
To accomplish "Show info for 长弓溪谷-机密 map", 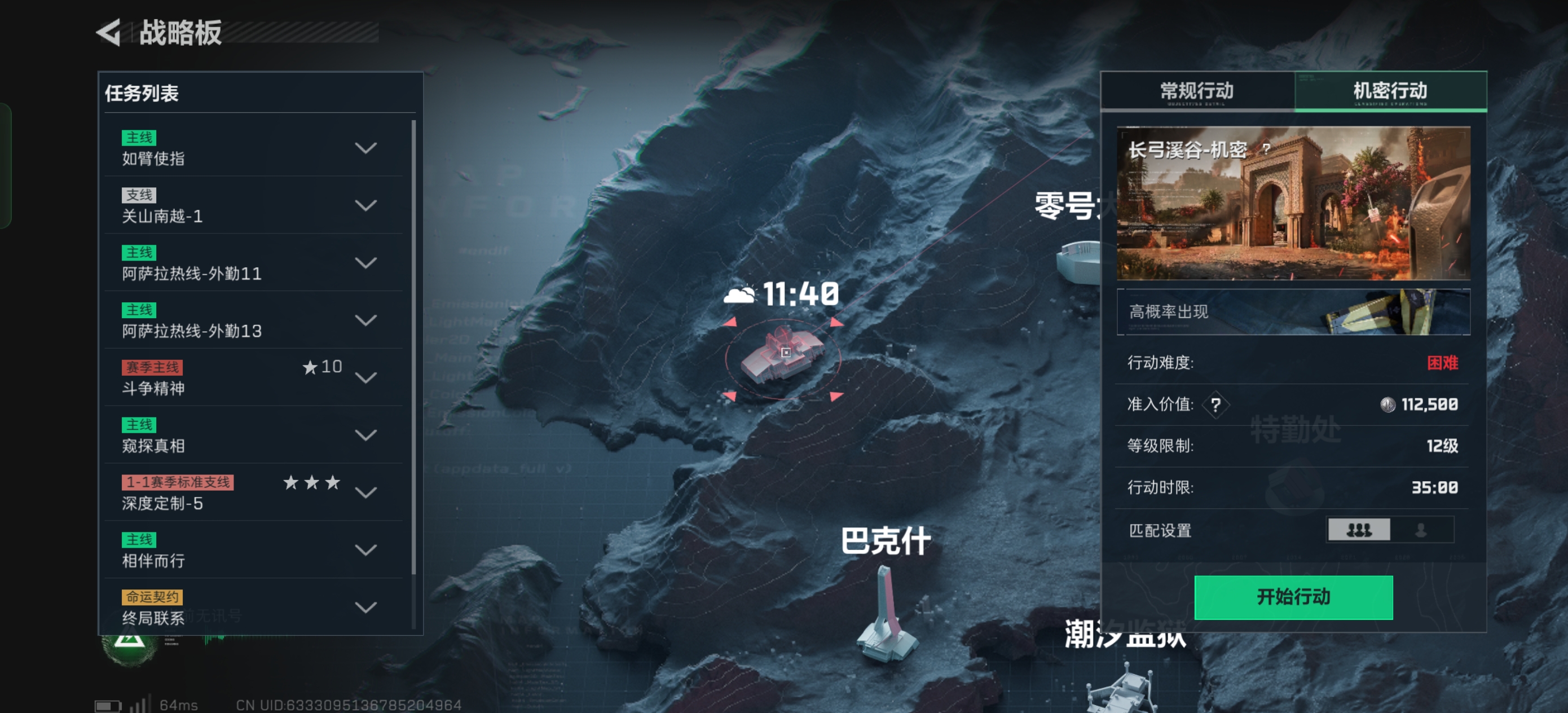I will [1267, 148].
